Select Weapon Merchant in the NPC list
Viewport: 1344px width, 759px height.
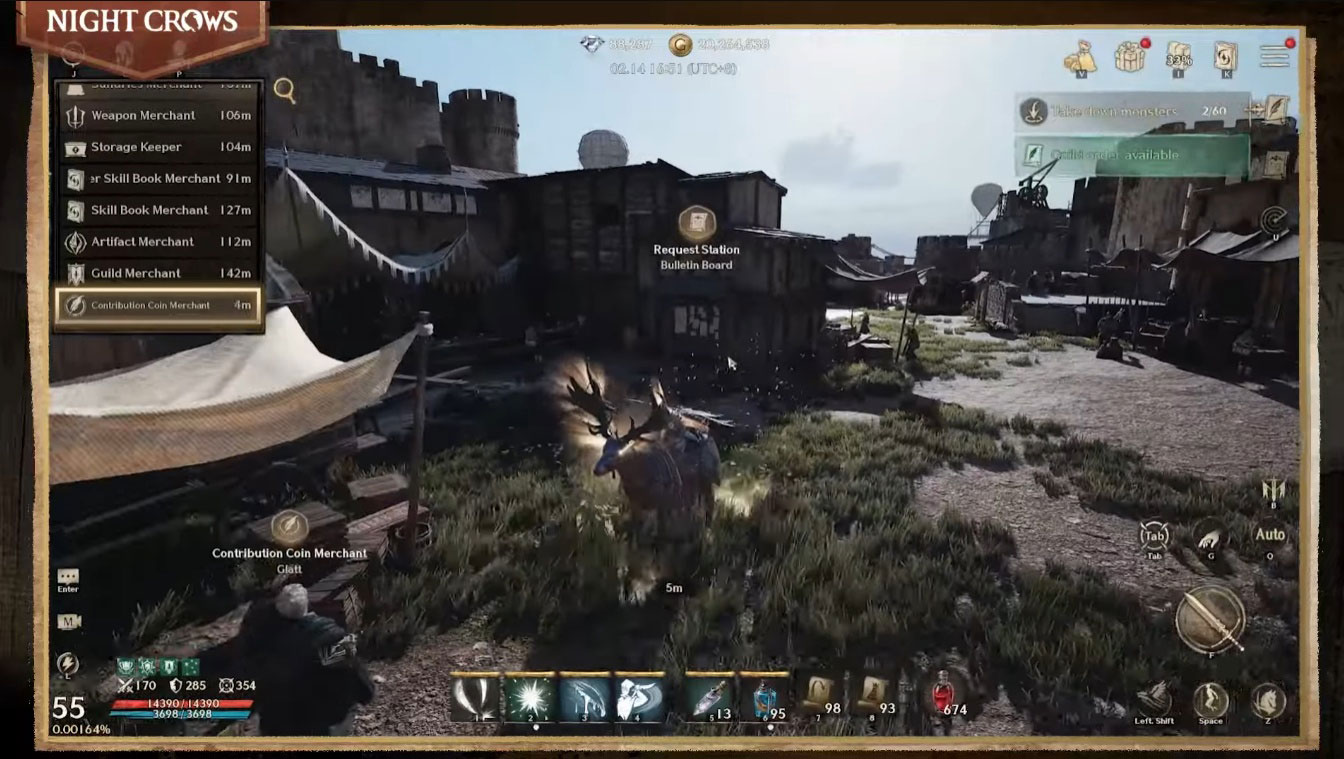[x=159, y=116]
